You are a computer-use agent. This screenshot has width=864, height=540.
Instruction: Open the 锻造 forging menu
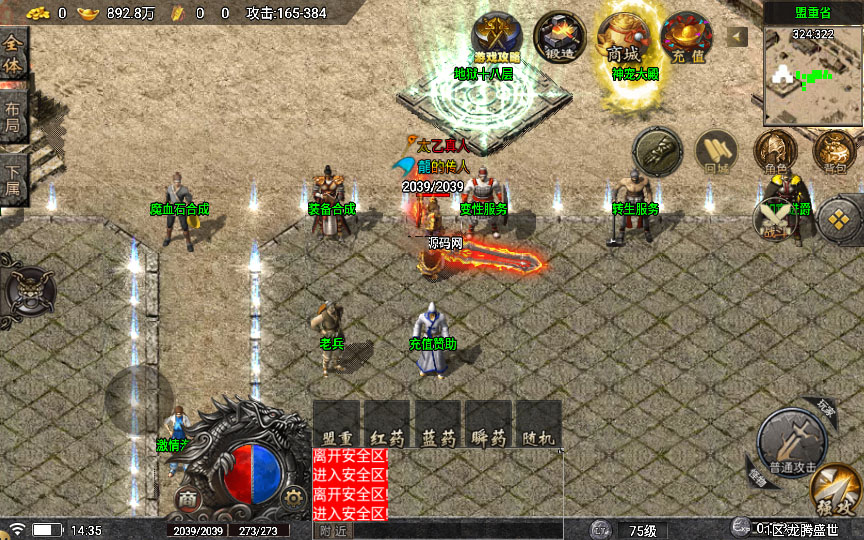point(560,37)
